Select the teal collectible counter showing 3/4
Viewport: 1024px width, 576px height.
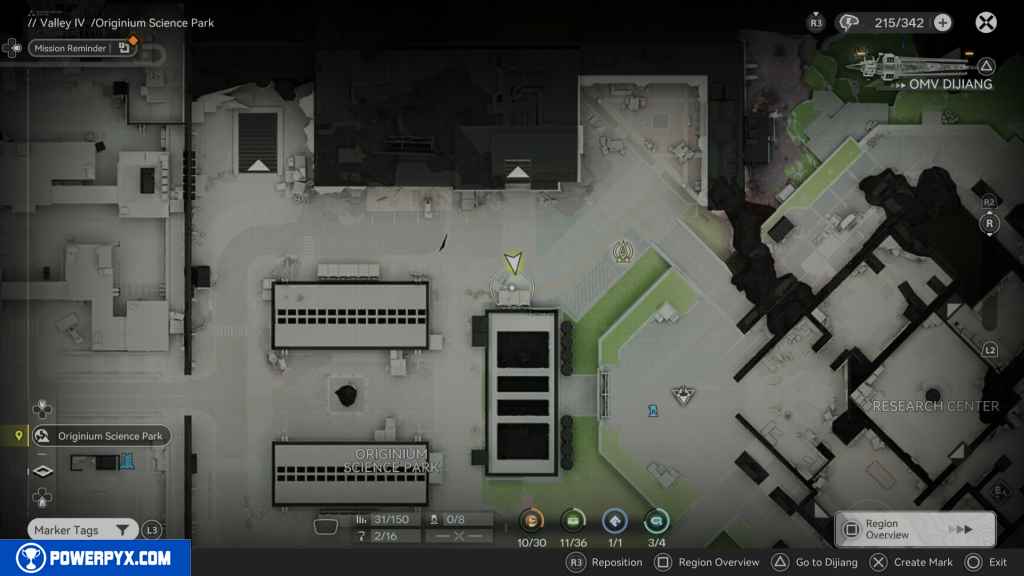[656, 520]
